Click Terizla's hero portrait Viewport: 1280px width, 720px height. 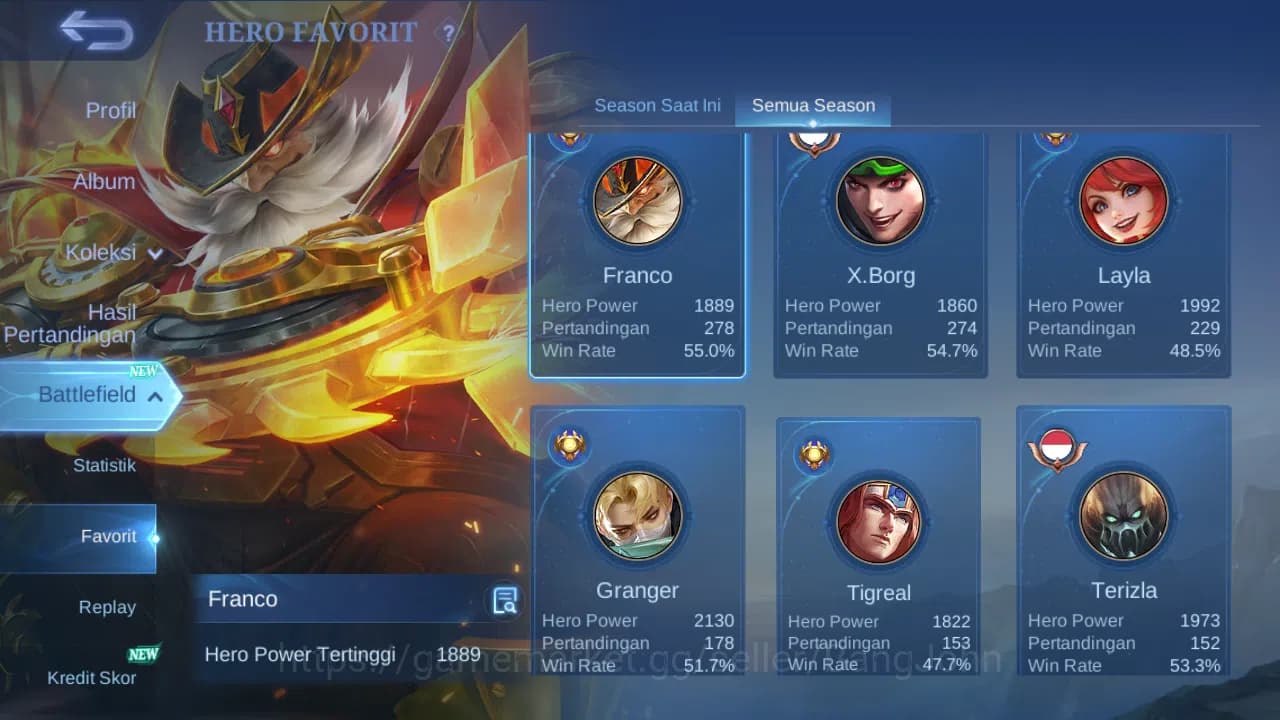(x=1123, y=514)
